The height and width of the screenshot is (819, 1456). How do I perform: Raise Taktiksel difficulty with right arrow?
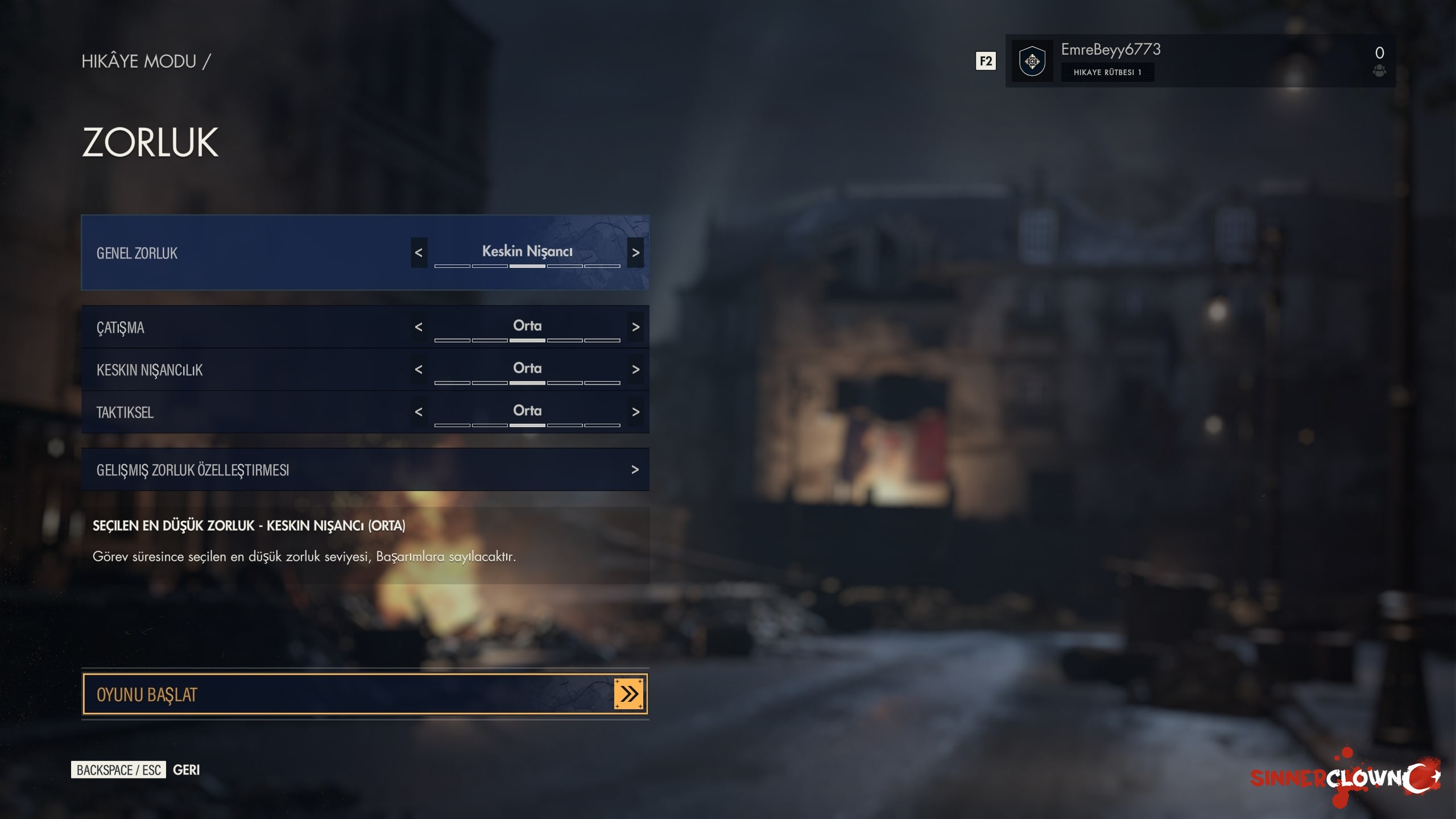point(635,412)
